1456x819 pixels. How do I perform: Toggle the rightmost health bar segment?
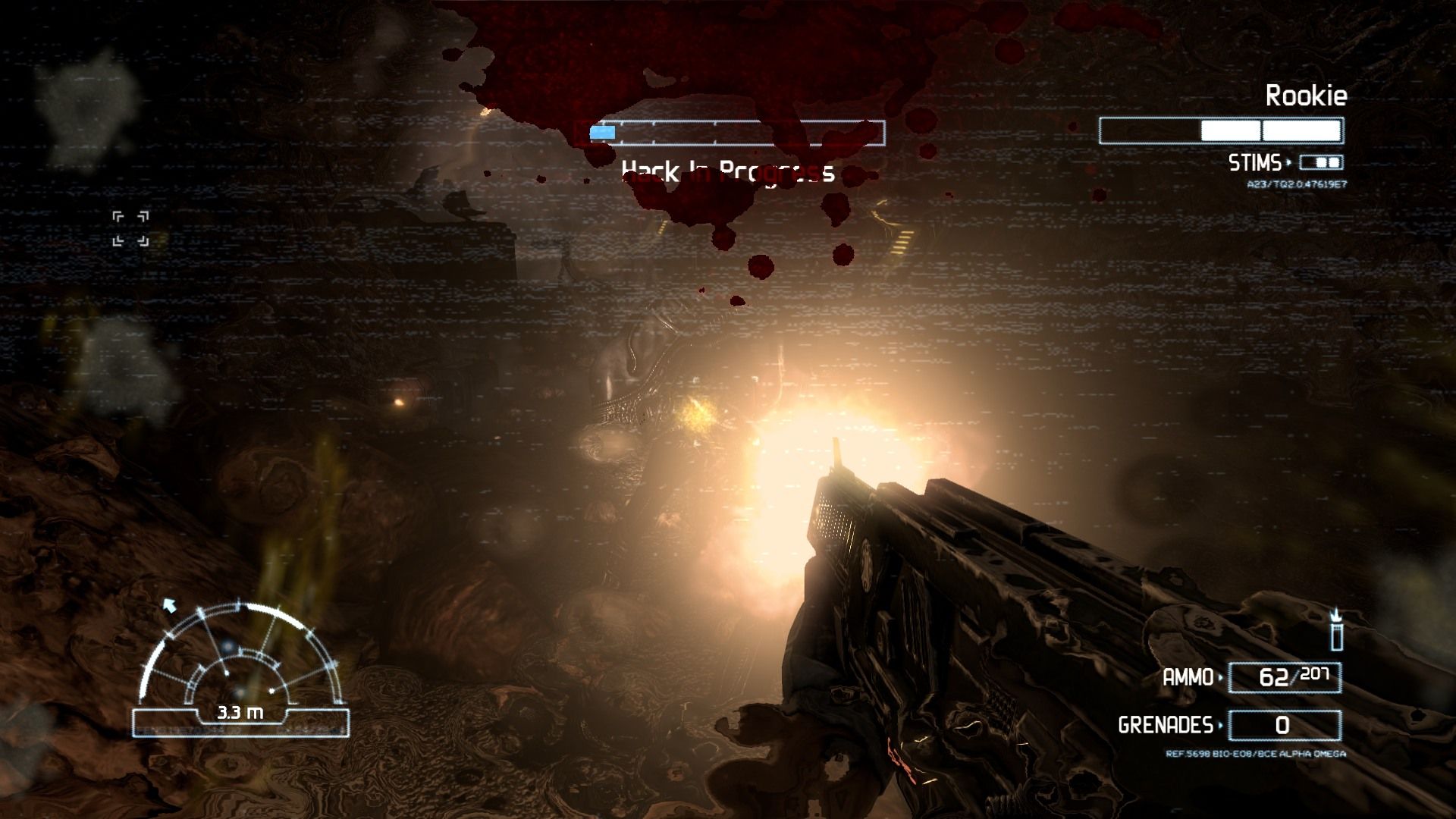1301,131
